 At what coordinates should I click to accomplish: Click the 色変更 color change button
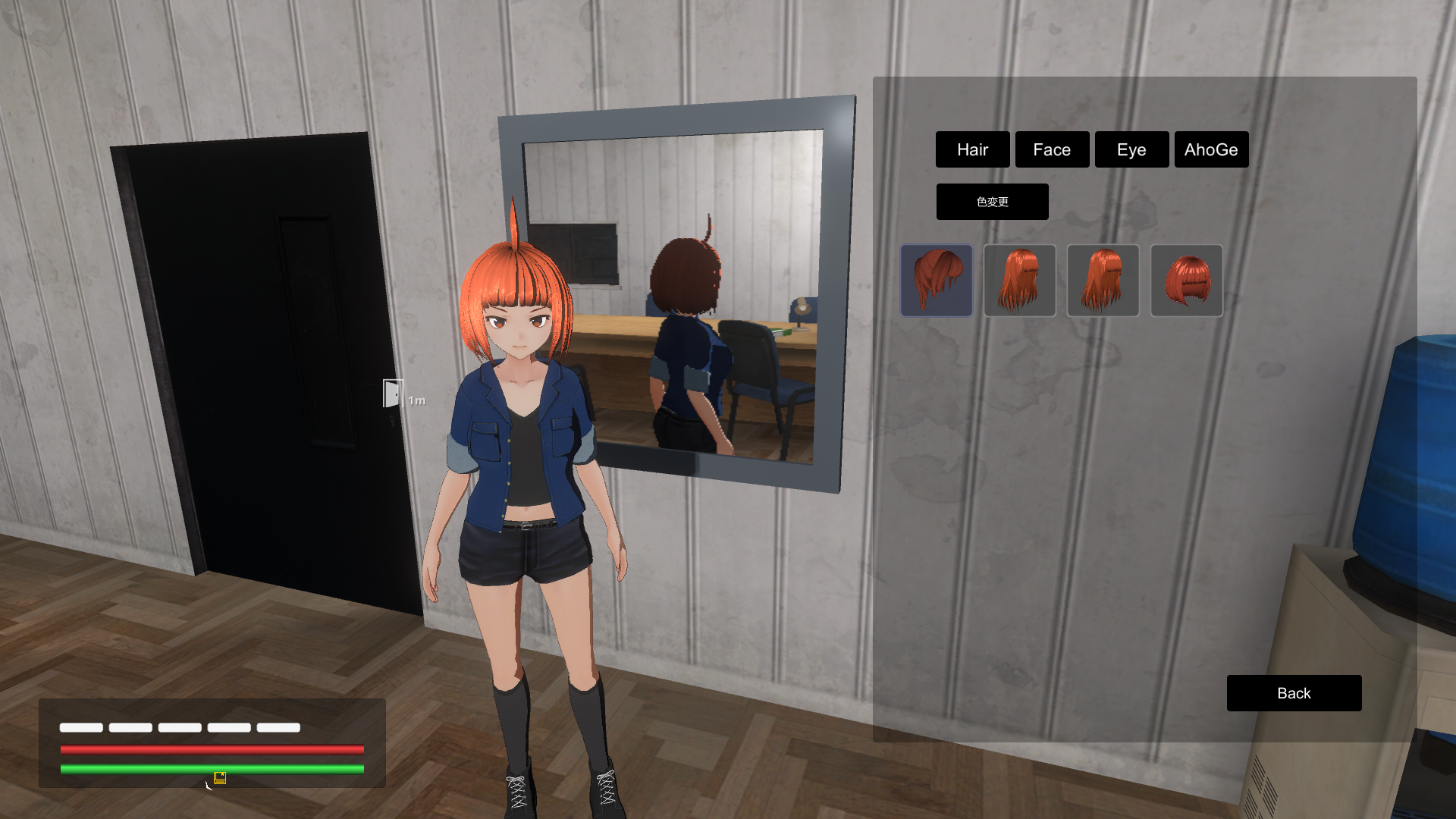[x=992, y=202]
